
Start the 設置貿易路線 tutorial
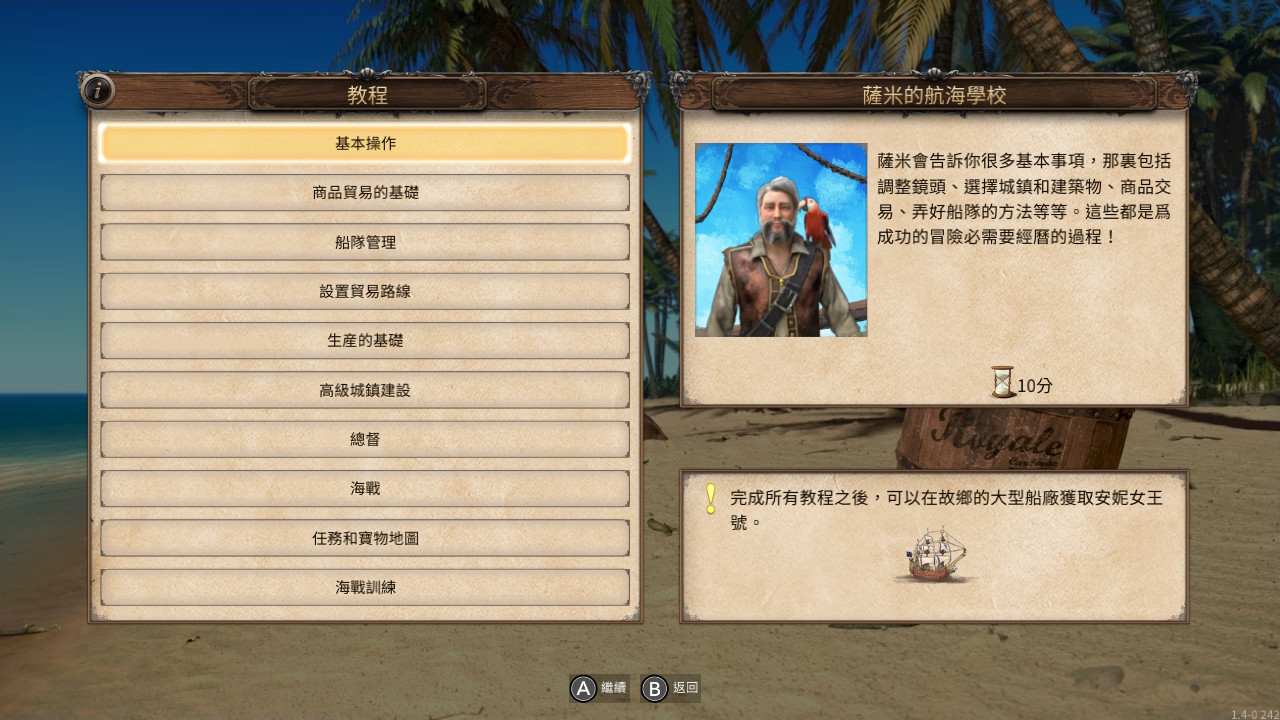click(365, 291)
